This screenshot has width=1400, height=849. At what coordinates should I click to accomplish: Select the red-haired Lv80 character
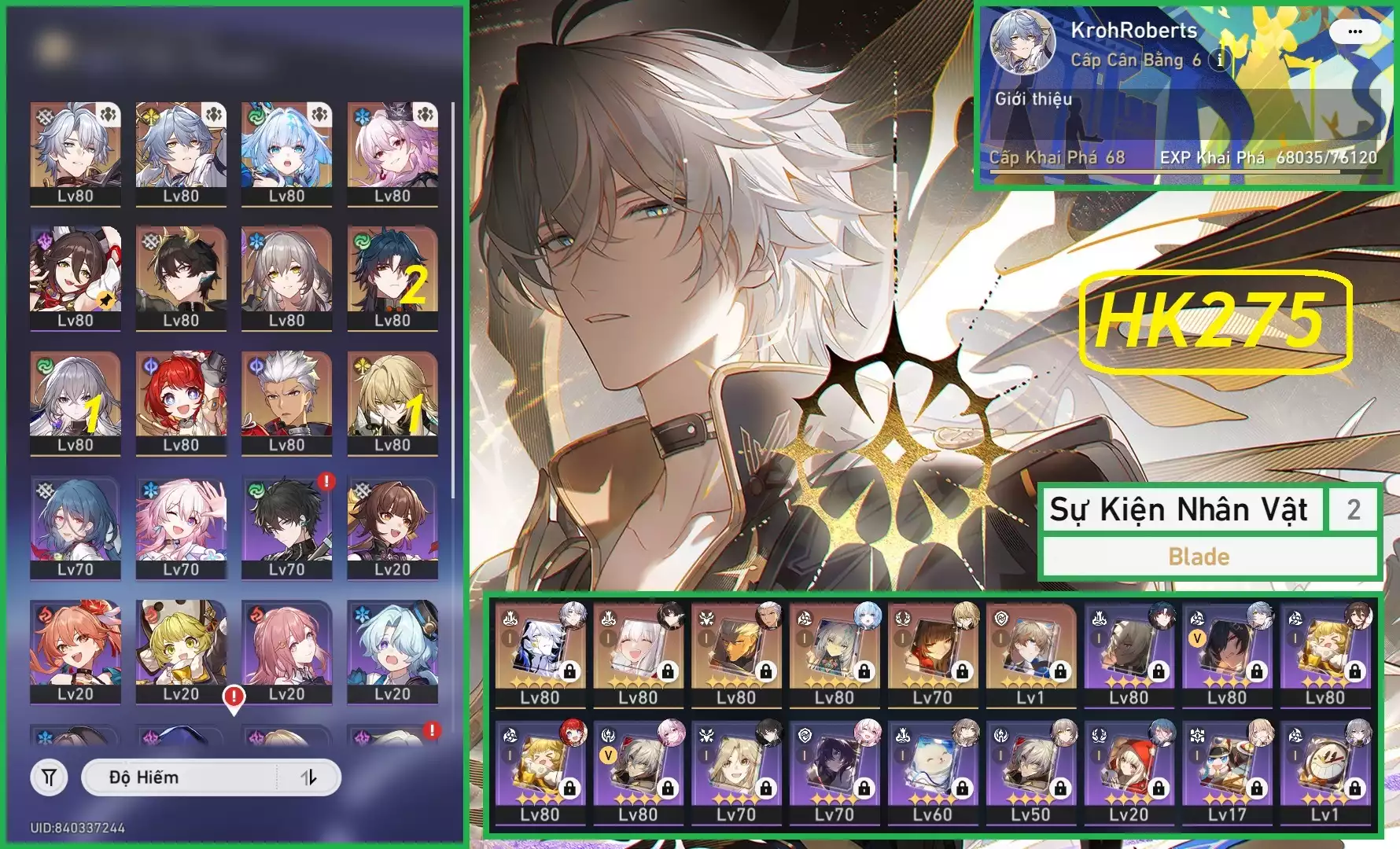(181, 401)
